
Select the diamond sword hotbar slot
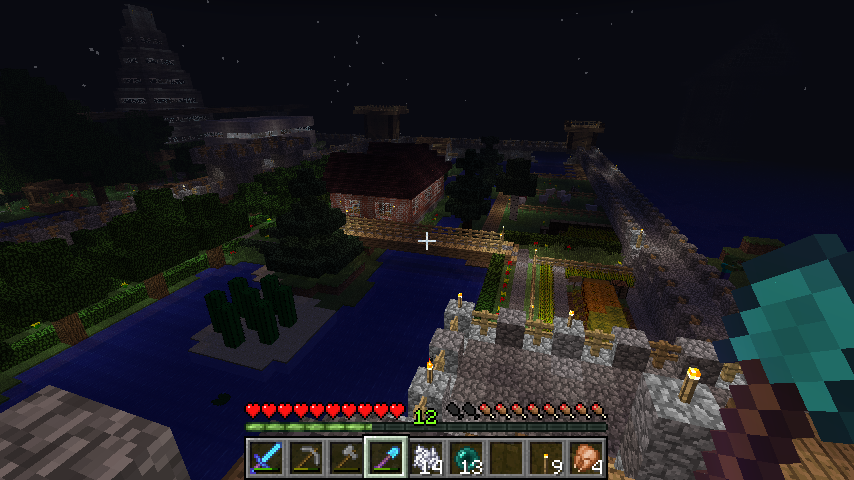coord(266,458)
